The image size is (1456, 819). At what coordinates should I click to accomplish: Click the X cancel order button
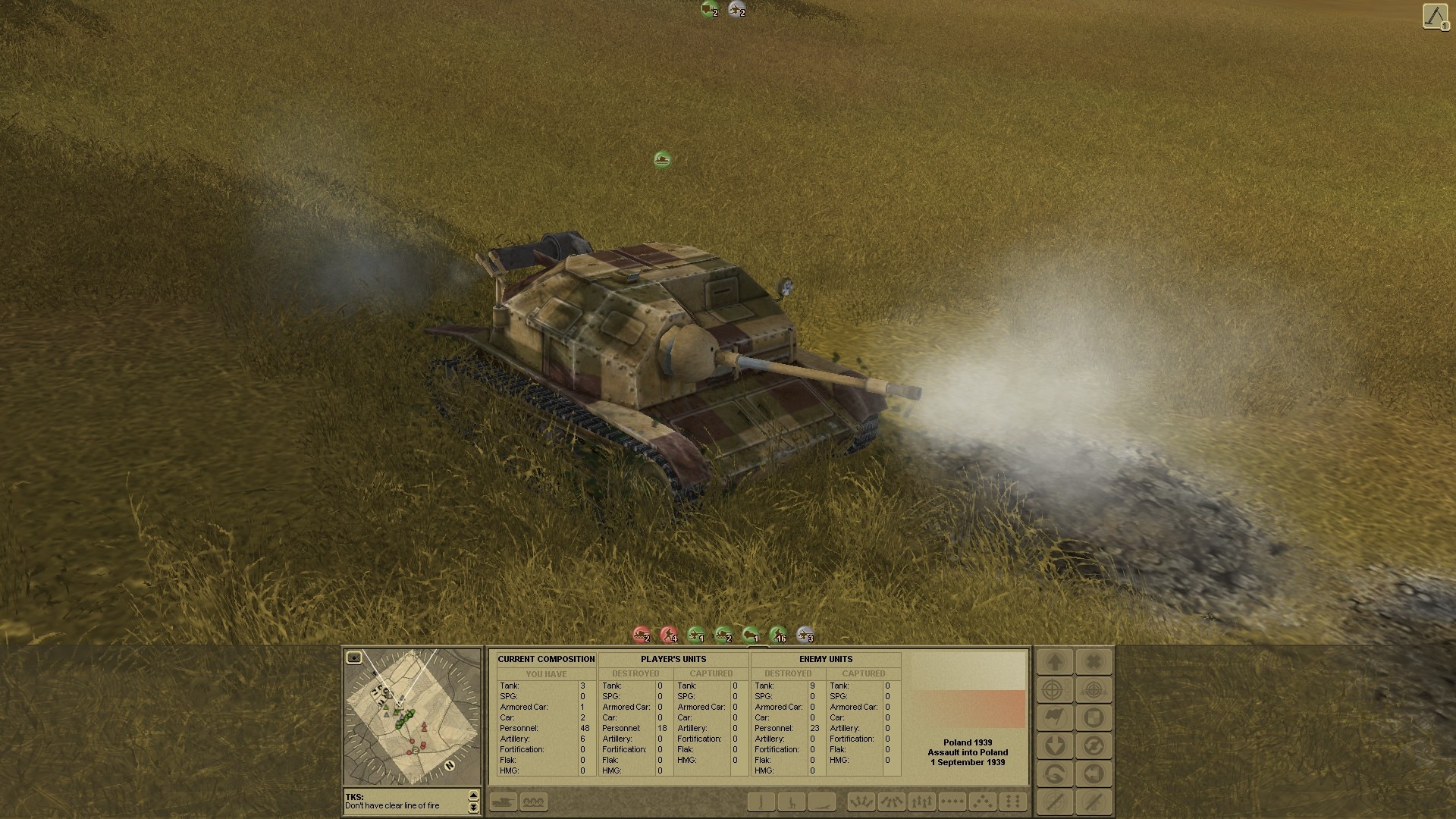(x=1094, y=662)
